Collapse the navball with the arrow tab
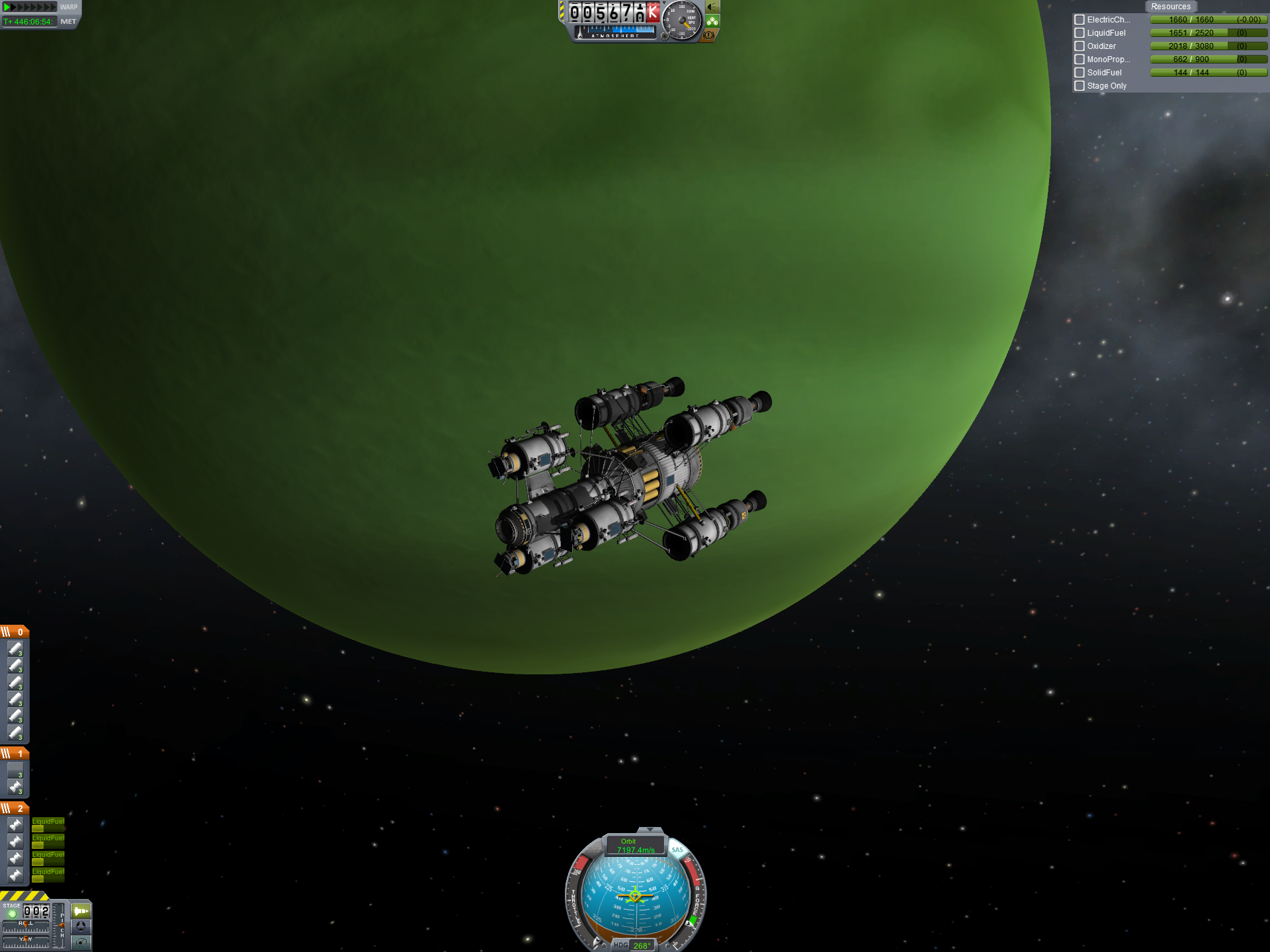This screenshot has height=952, width=1270. (x=650, y=830)
